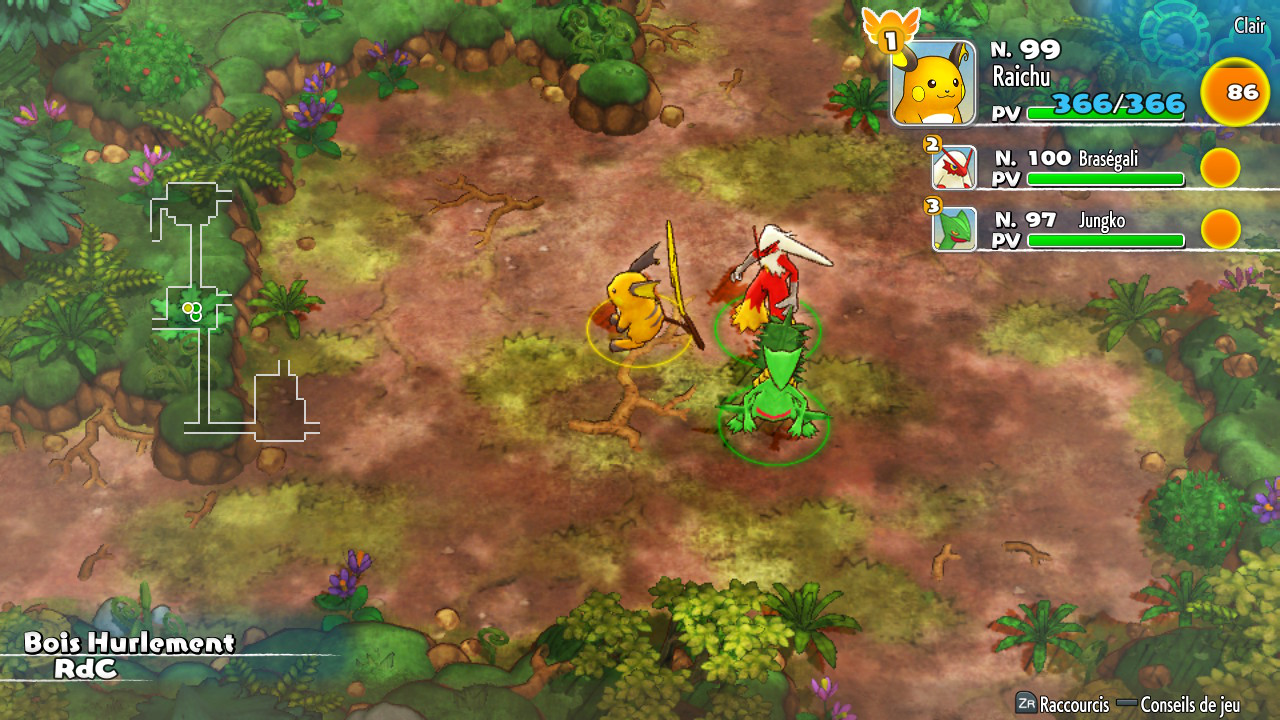
Task: Choose Braségali's team portrait
Action: tap(954, 168)
